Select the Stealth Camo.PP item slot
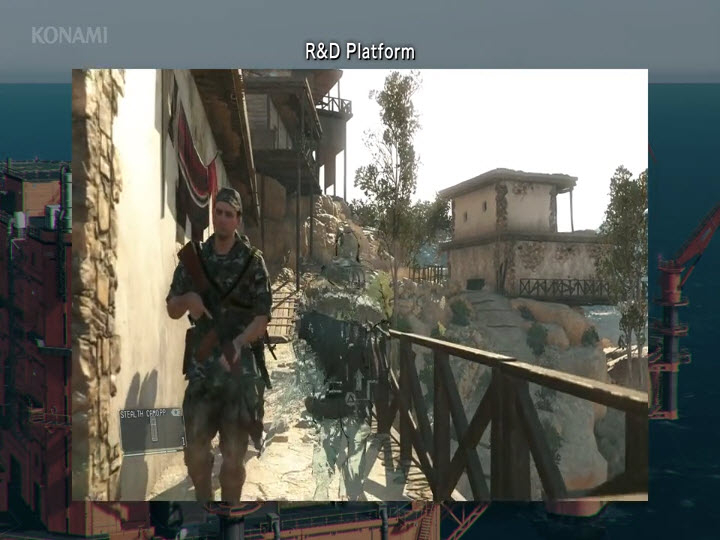Image resolution: width=720 pixels, height=540 pixels. (x=152, y=429)
